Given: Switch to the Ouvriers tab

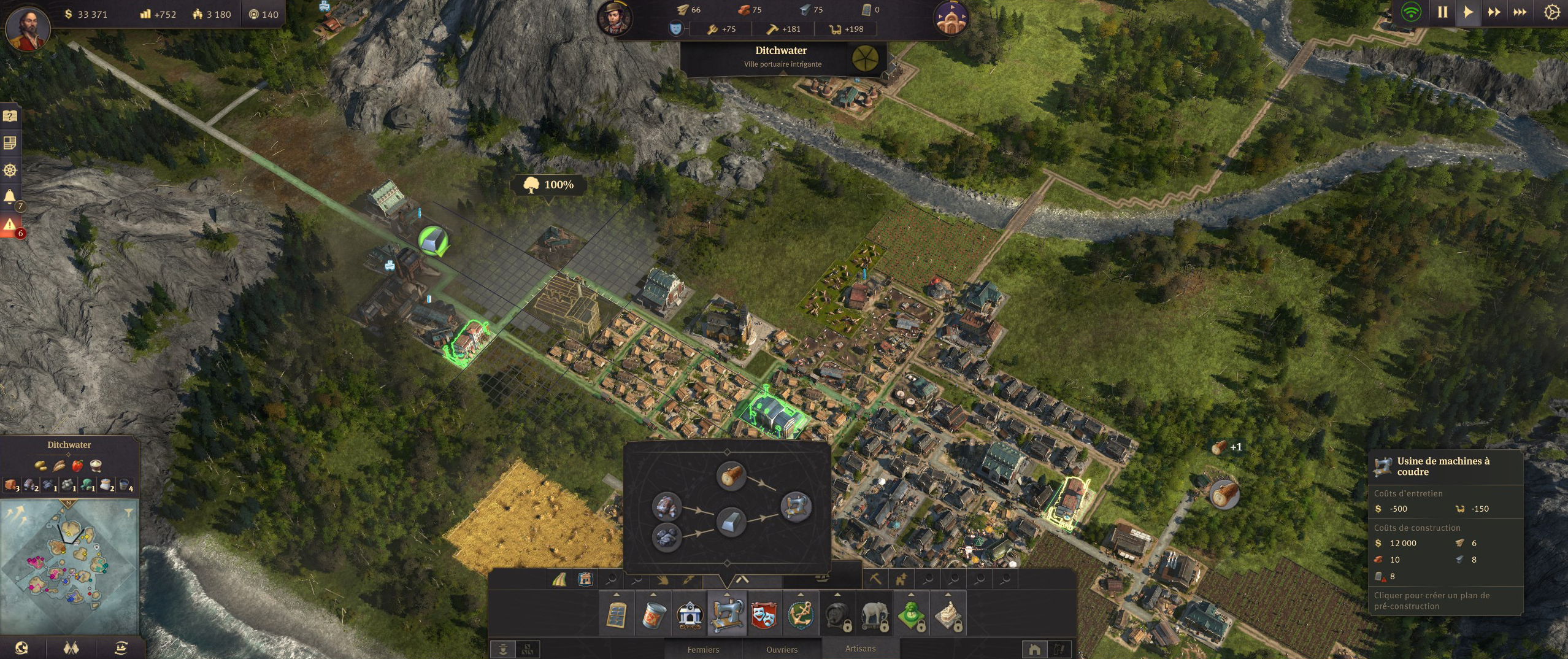Looking at the screenshot, I should (x=782, y=649).
